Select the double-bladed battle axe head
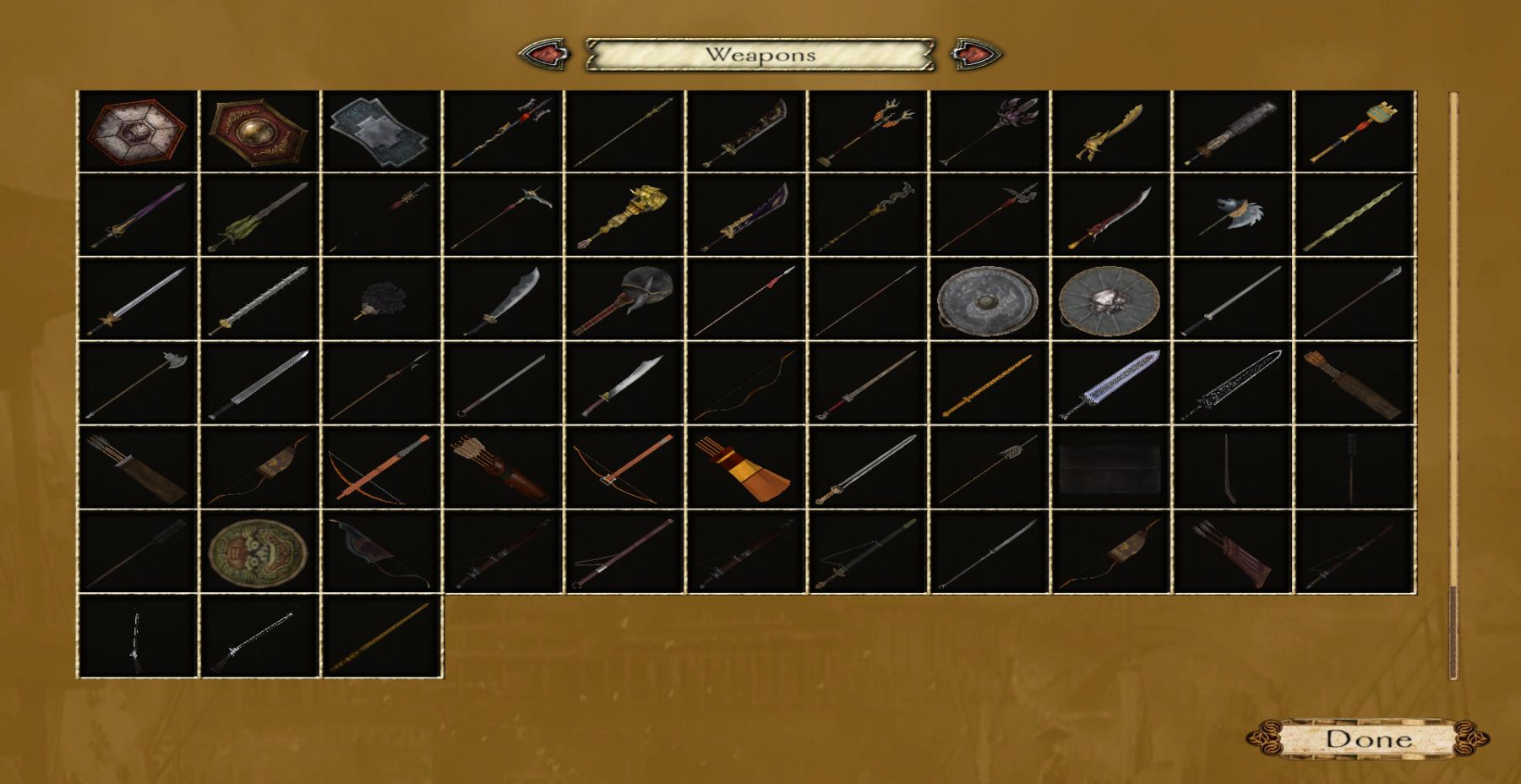 [x=1232, y=214]
